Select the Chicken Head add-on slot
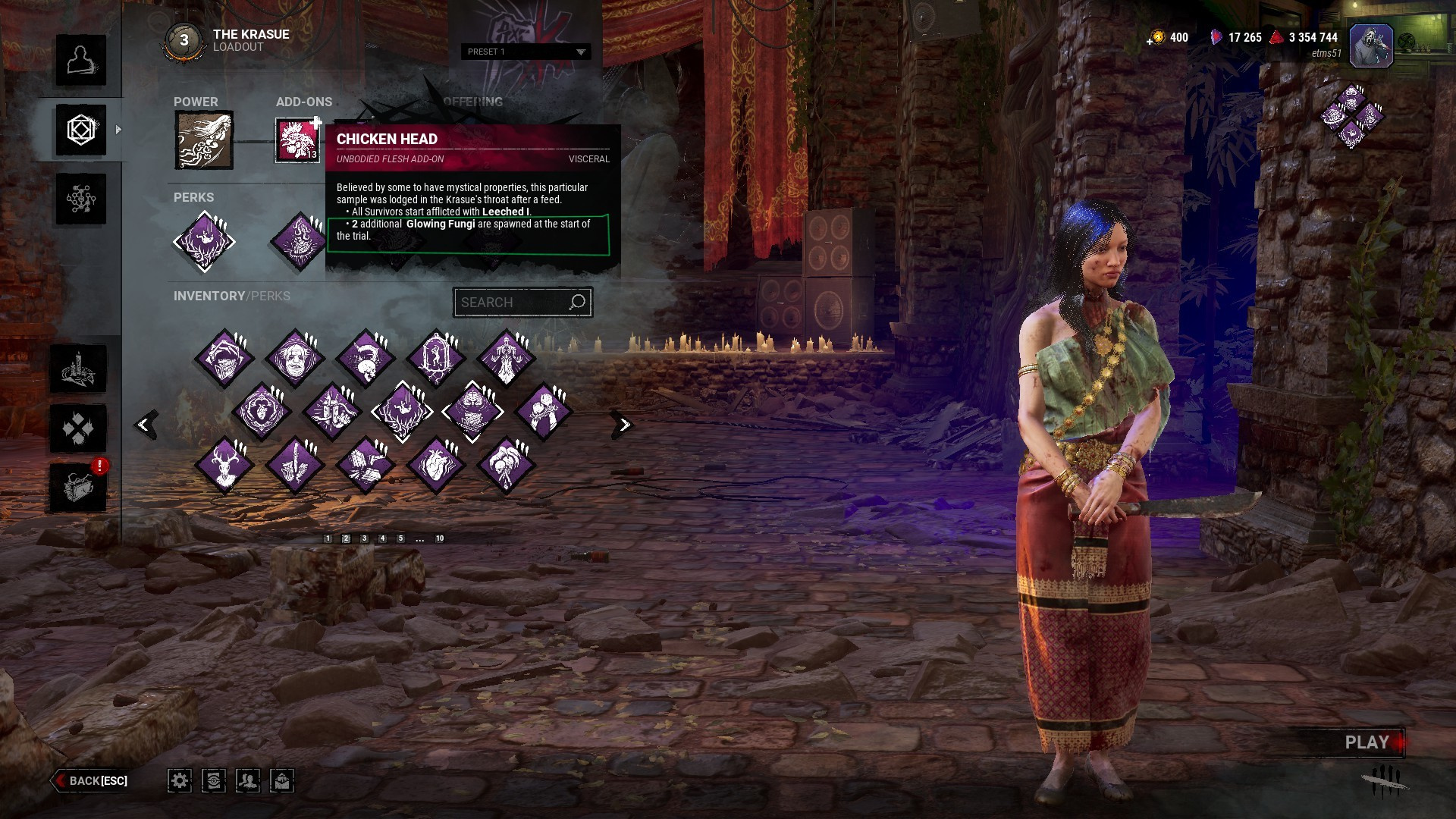 [x=297, y=140]
